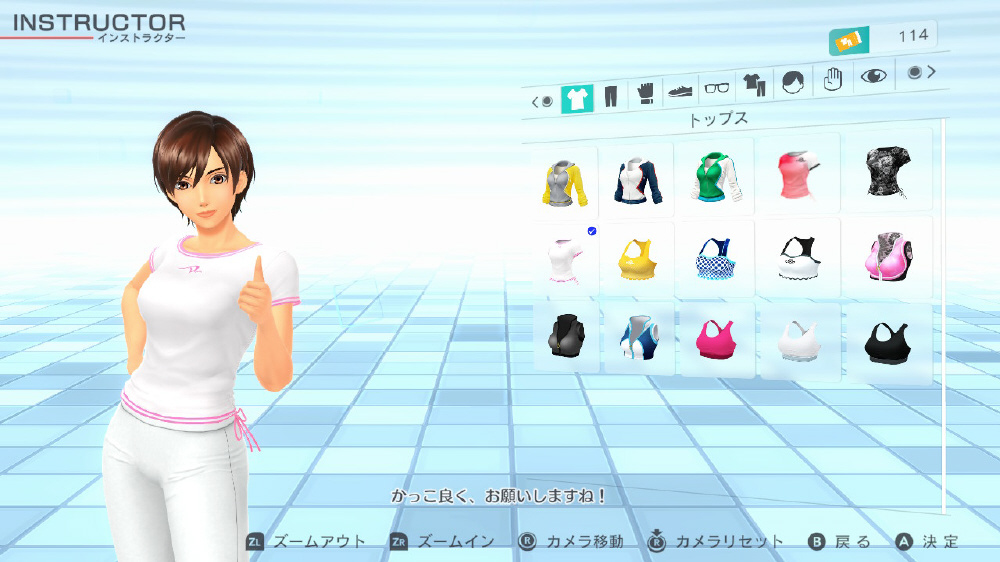Select the pink sleeveless top

[795, 174]
